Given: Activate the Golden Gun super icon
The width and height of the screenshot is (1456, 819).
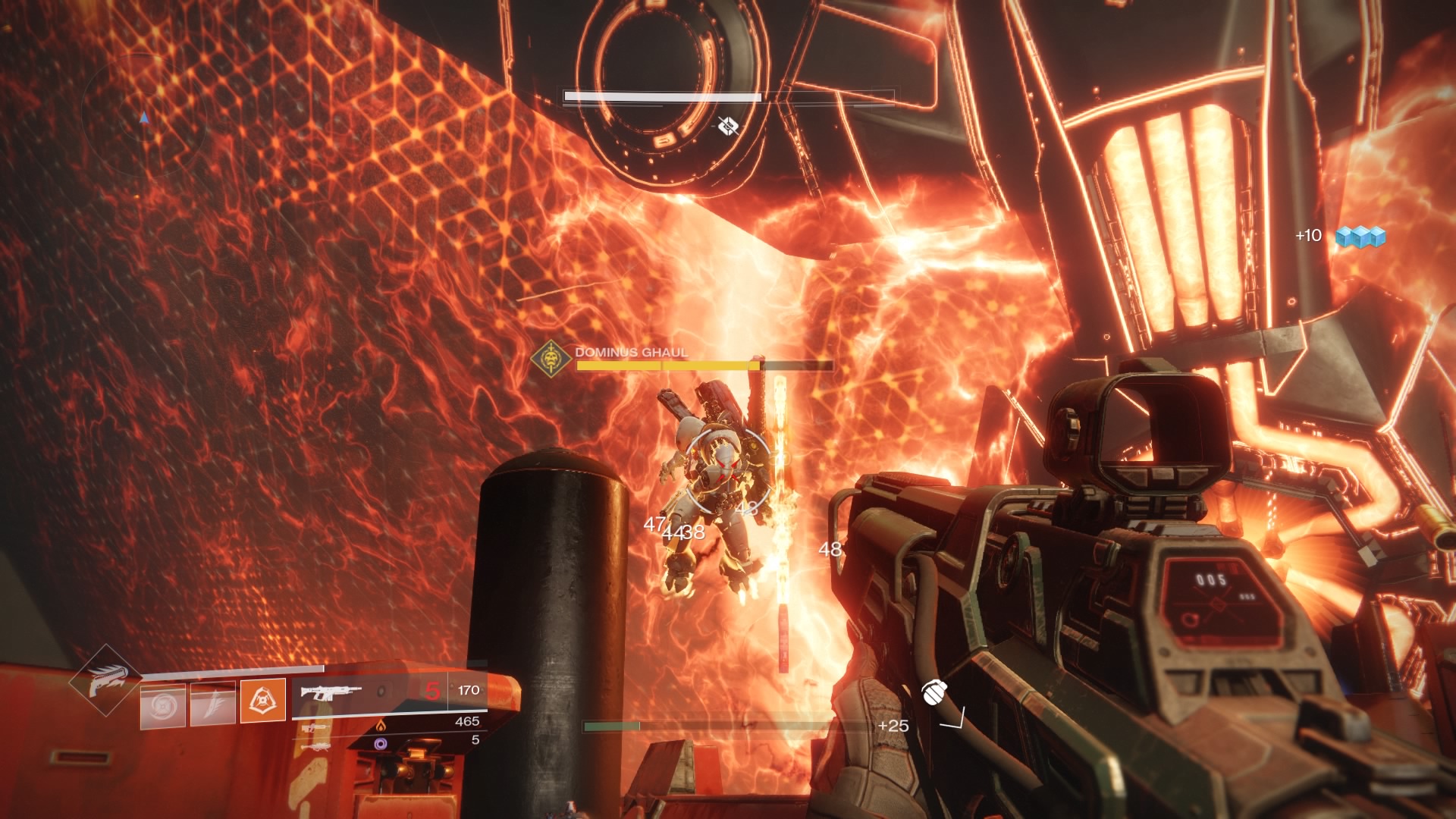Looking at the screenshot, I should 103,680.
